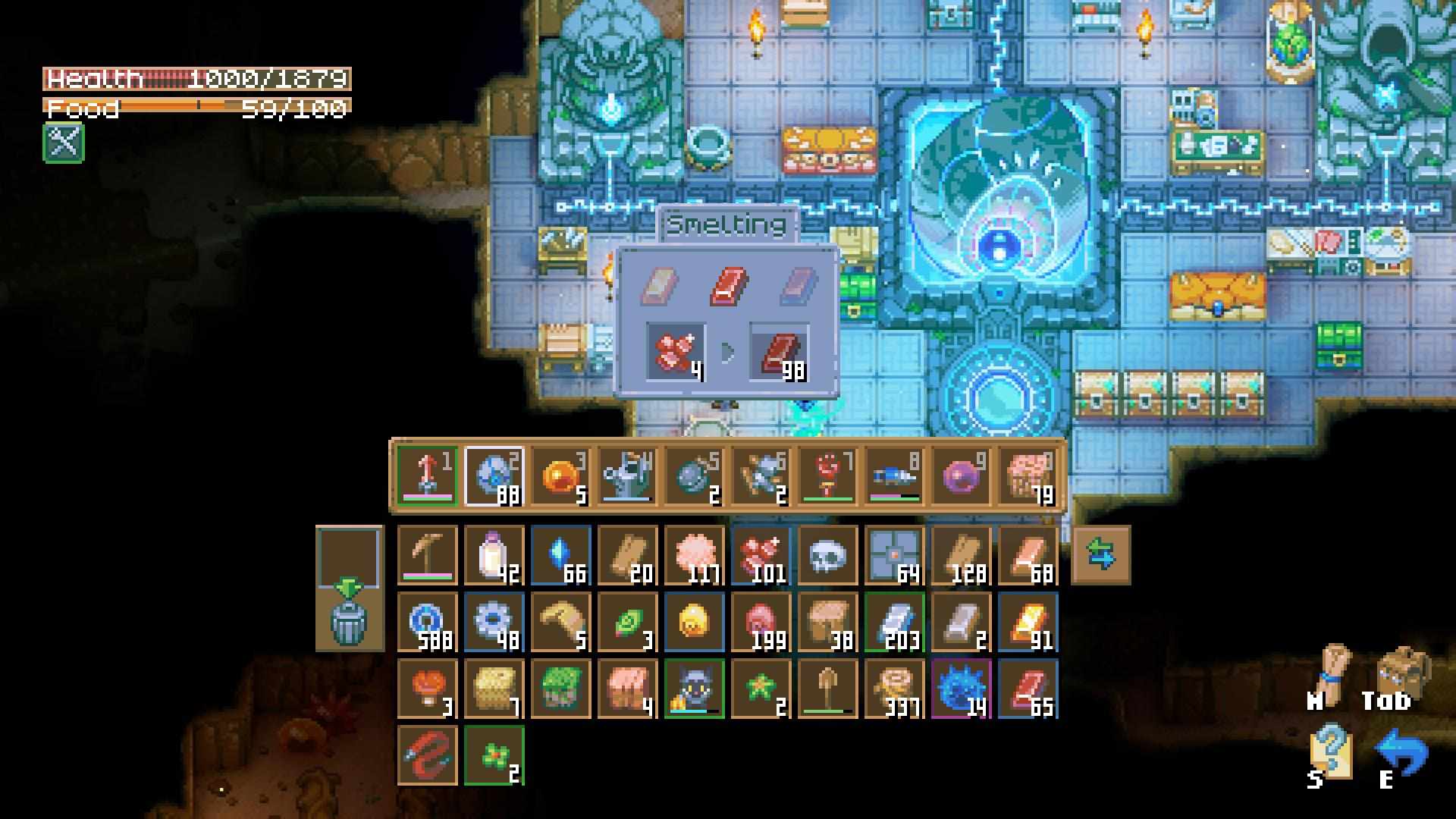Select the pickaxe in the inventory

(428, 555)
